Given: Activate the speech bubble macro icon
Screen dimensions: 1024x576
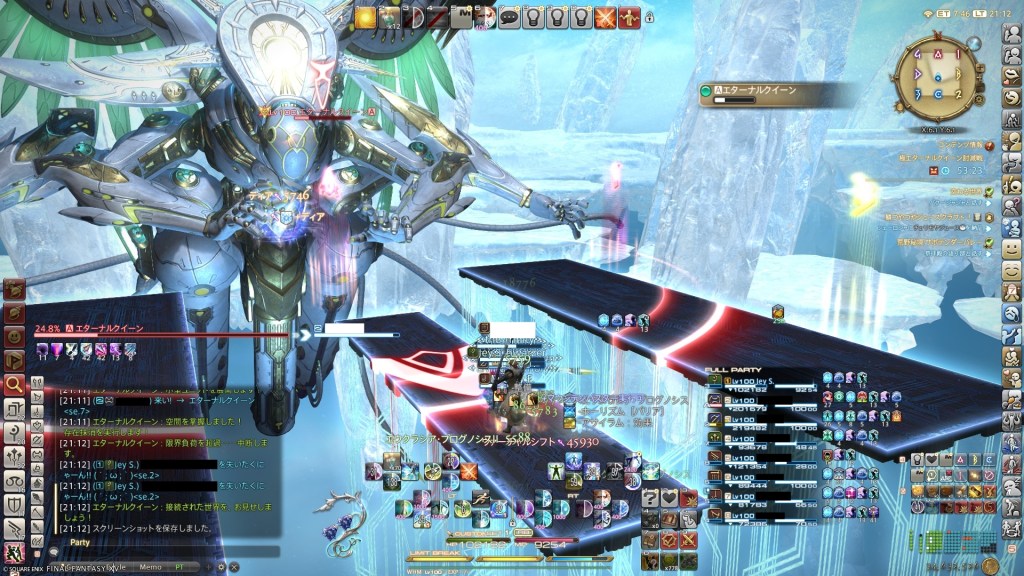Looking at the screenshot, I should coord(509,17).
